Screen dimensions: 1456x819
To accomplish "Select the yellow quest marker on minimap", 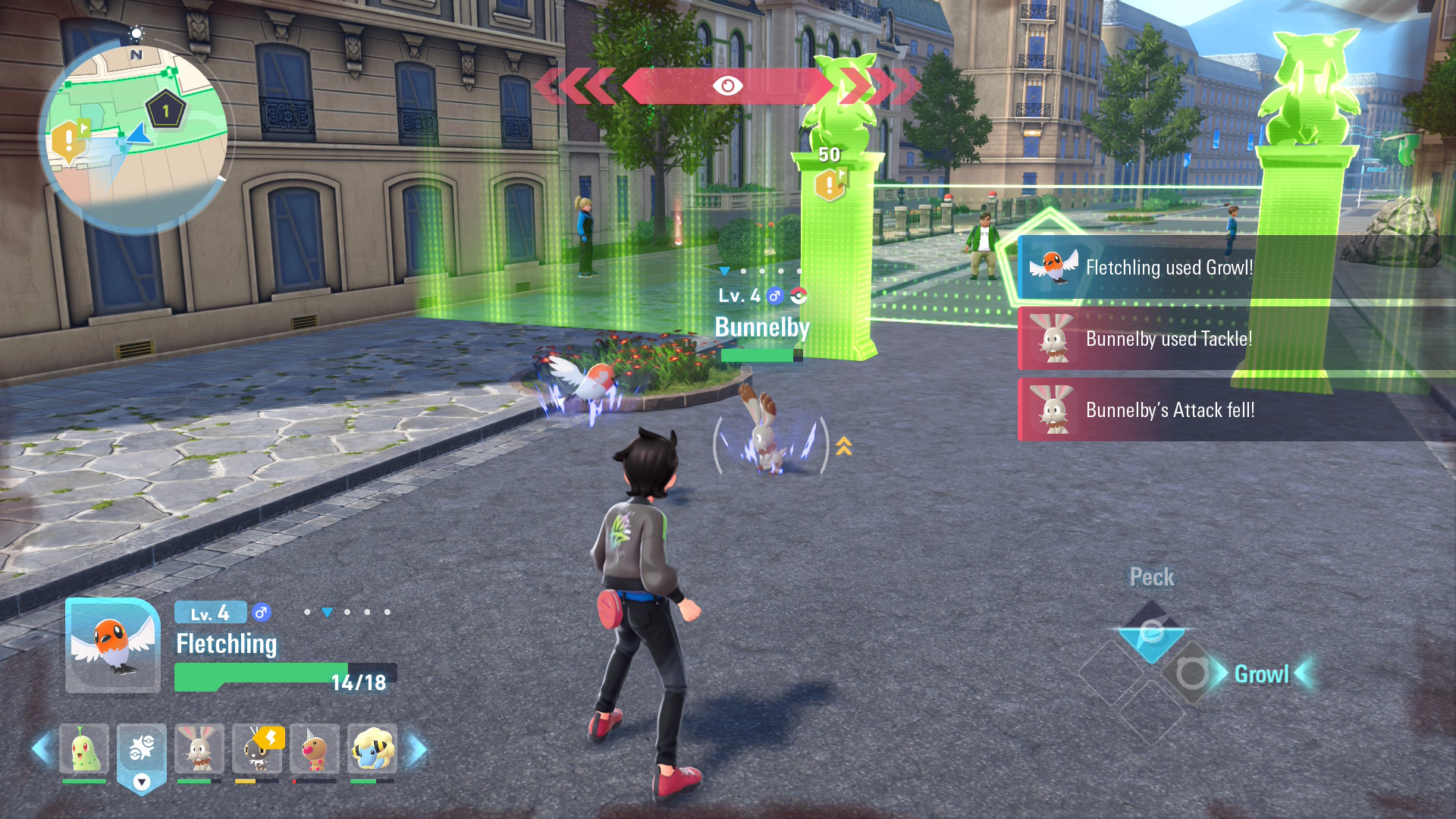I will tap(68, 140).
